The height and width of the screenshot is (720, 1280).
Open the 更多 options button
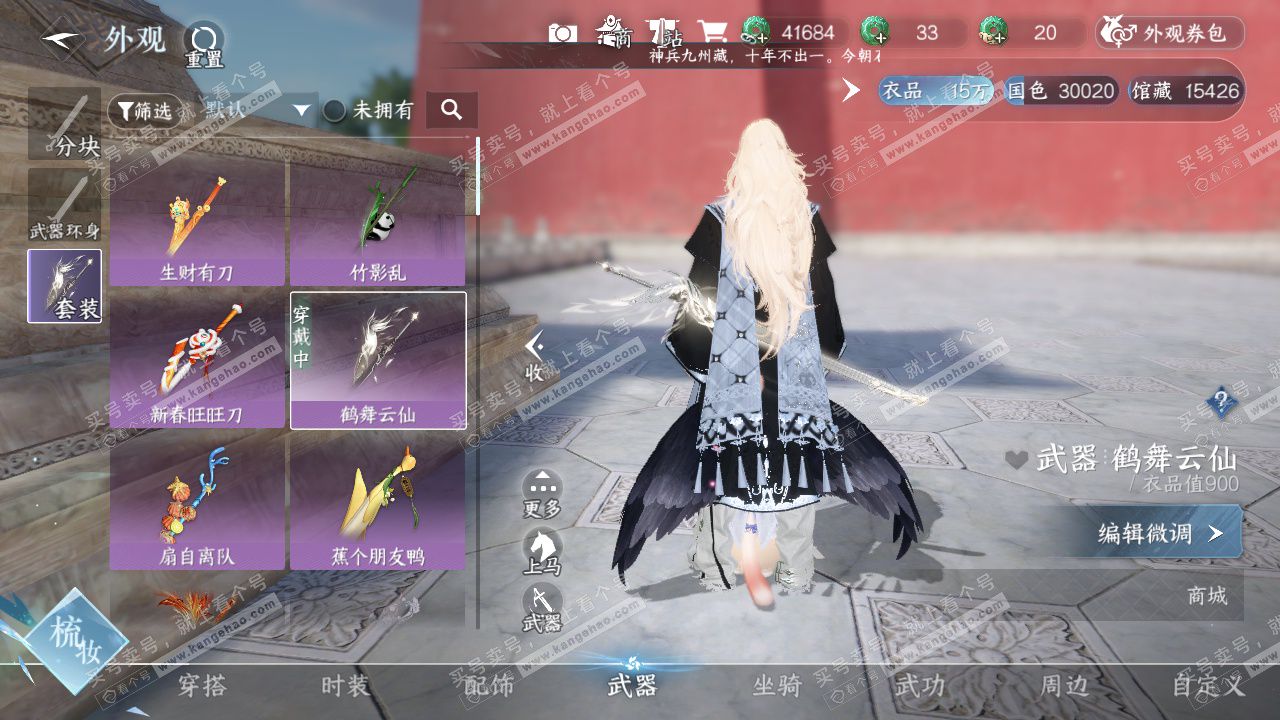click(542, 493)
